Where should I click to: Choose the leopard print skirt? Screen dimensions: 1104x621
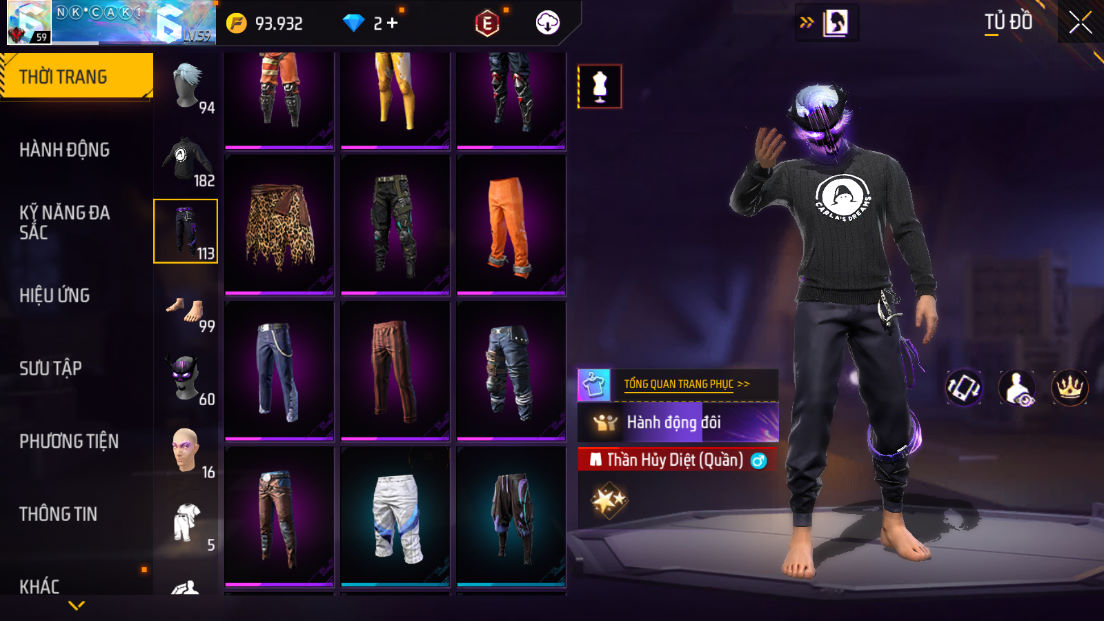point(279,224)
